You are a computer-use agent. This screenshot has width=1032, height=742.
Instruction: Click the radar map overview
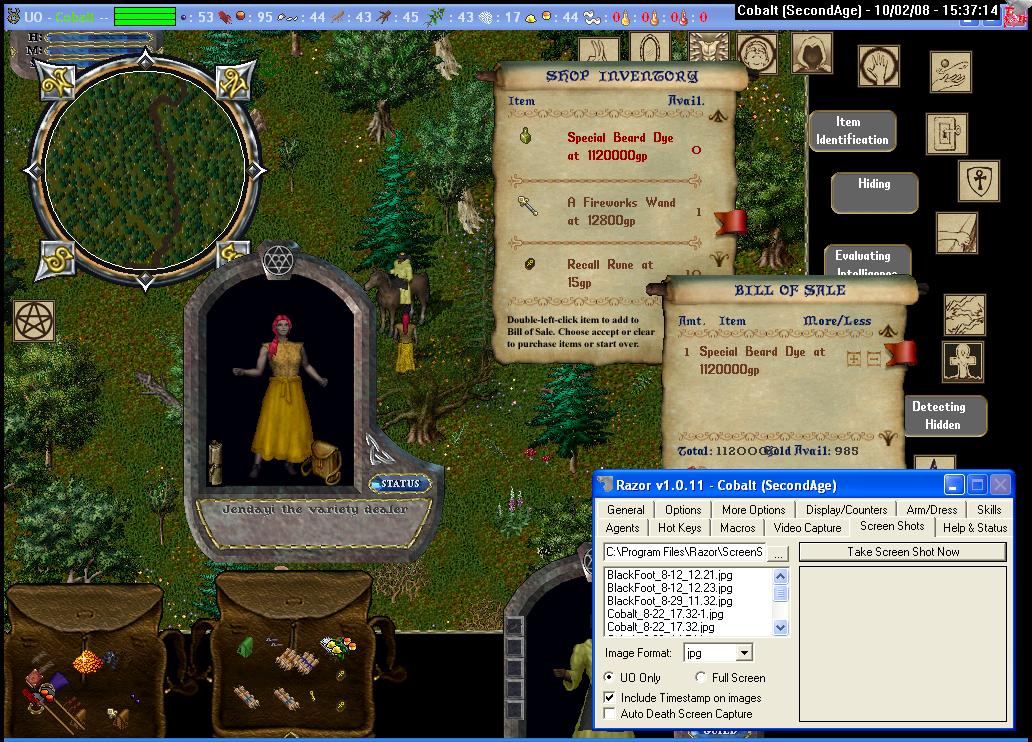point(145,170)
